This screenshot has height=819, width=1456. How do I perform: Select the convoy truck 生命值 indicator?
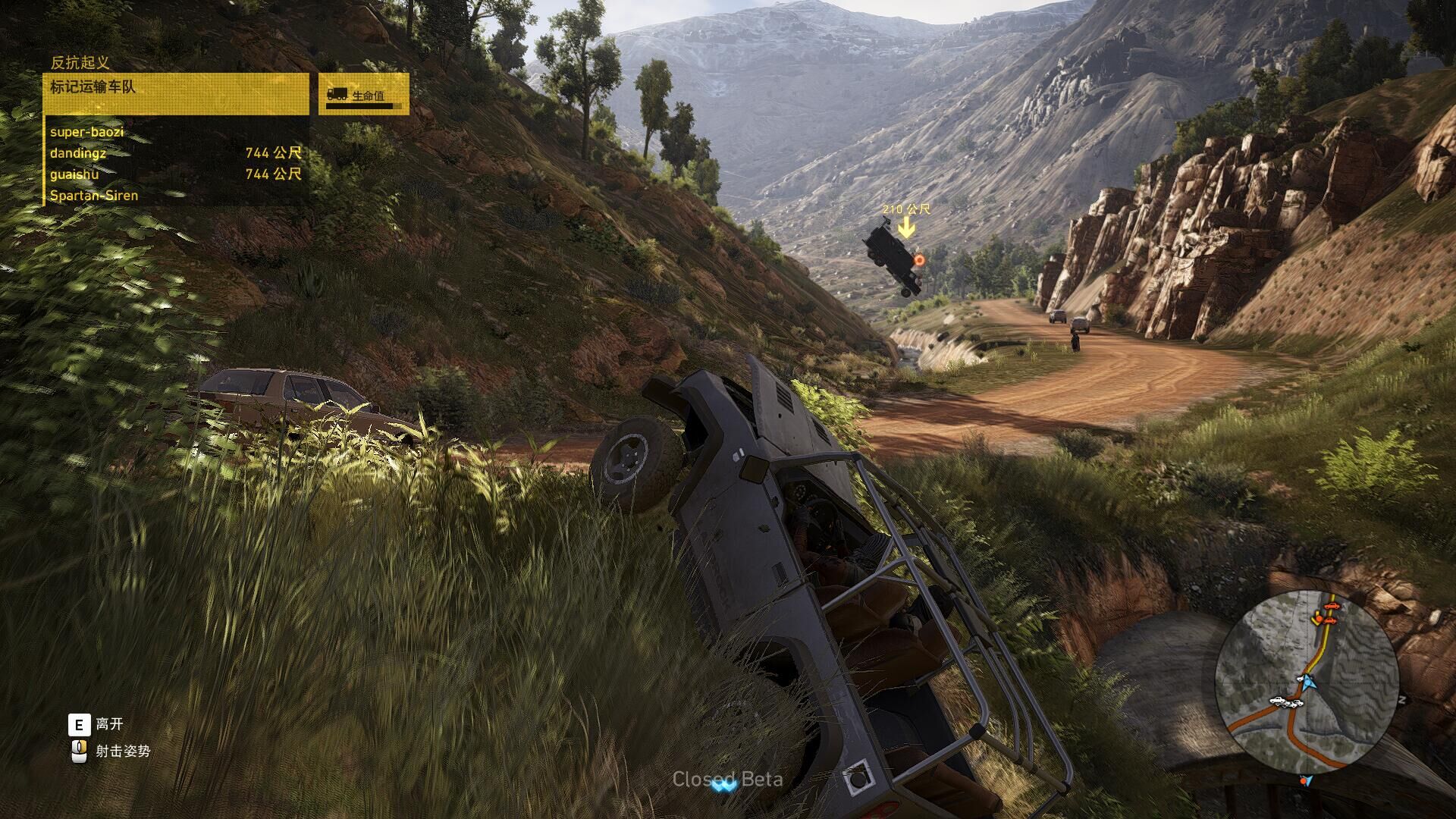point(363,94)
